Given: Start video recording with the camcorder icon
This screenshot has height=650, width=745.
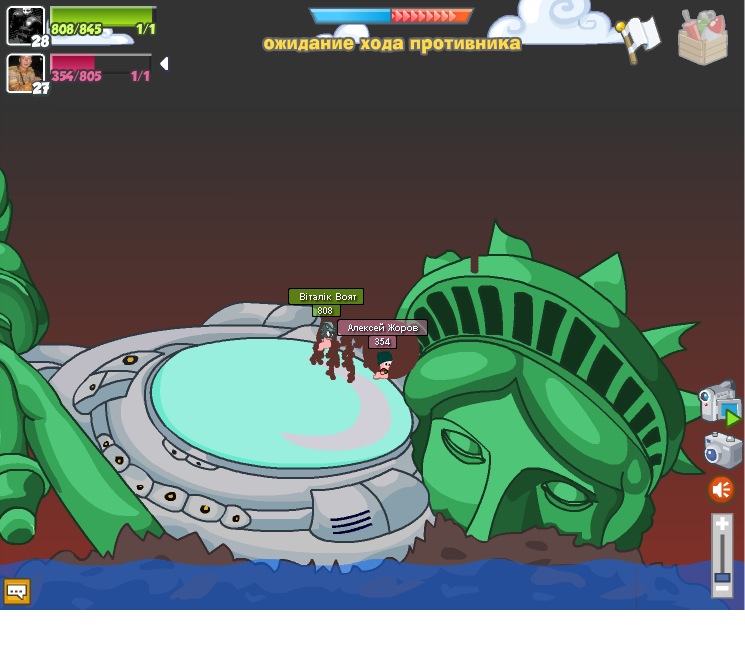Looking at the screenshot, I should pos(718,402).
